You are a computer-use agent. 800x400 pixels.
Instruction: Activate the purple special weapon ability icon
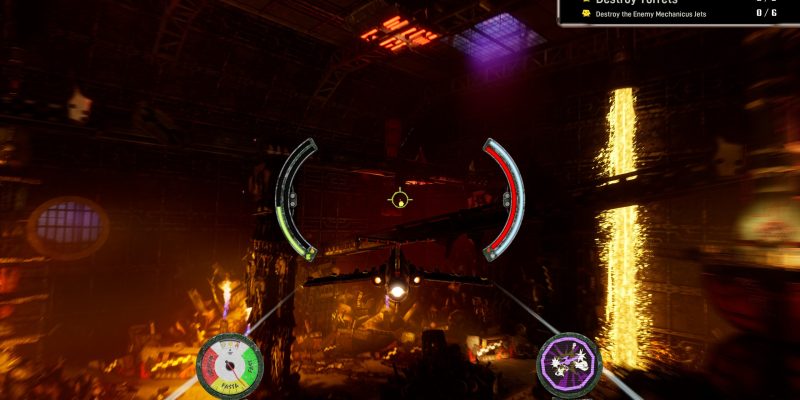(569, 360)
